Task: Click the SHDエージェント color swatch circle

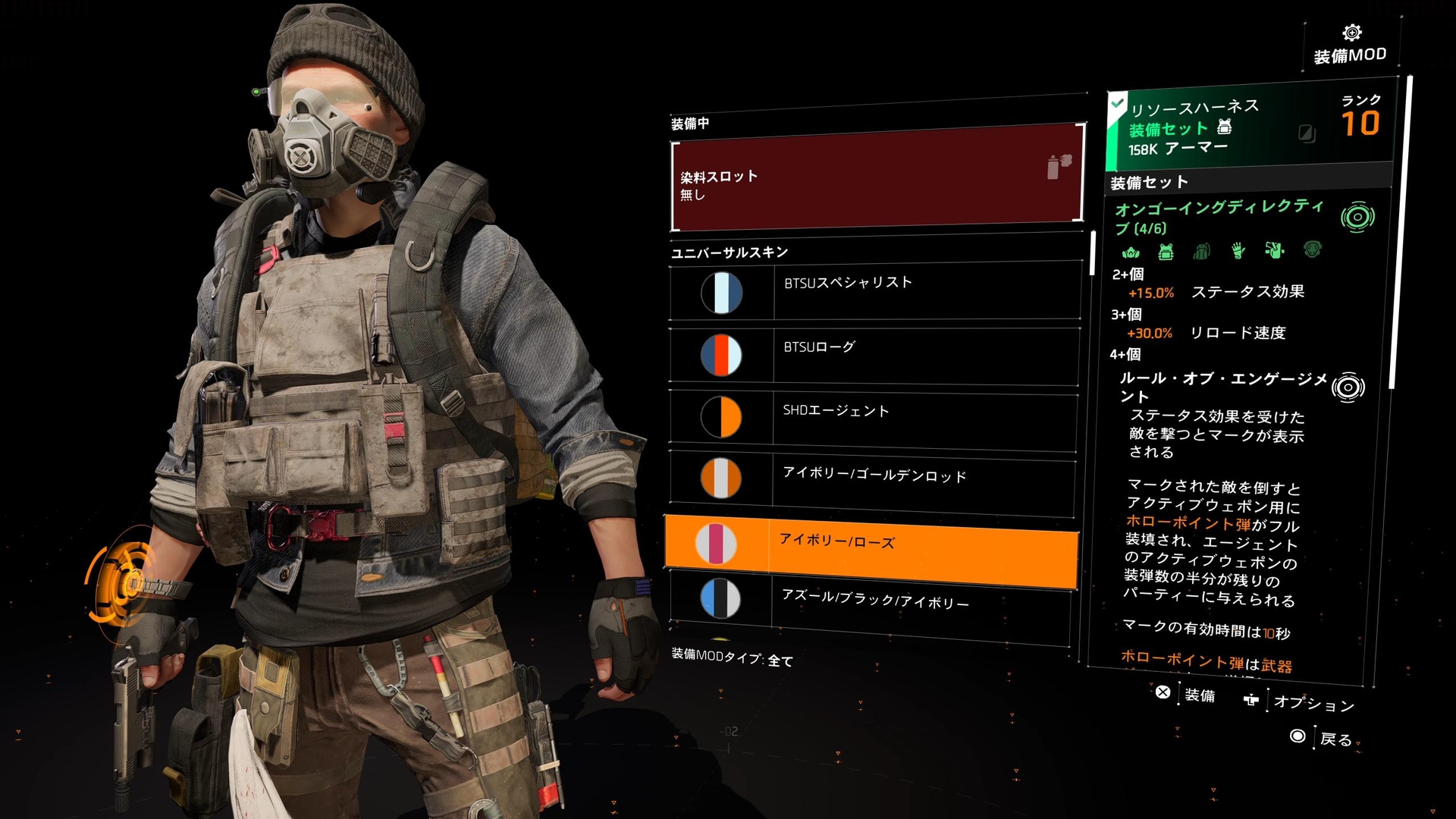Action: pyautogui.click(x=720, y=418)
